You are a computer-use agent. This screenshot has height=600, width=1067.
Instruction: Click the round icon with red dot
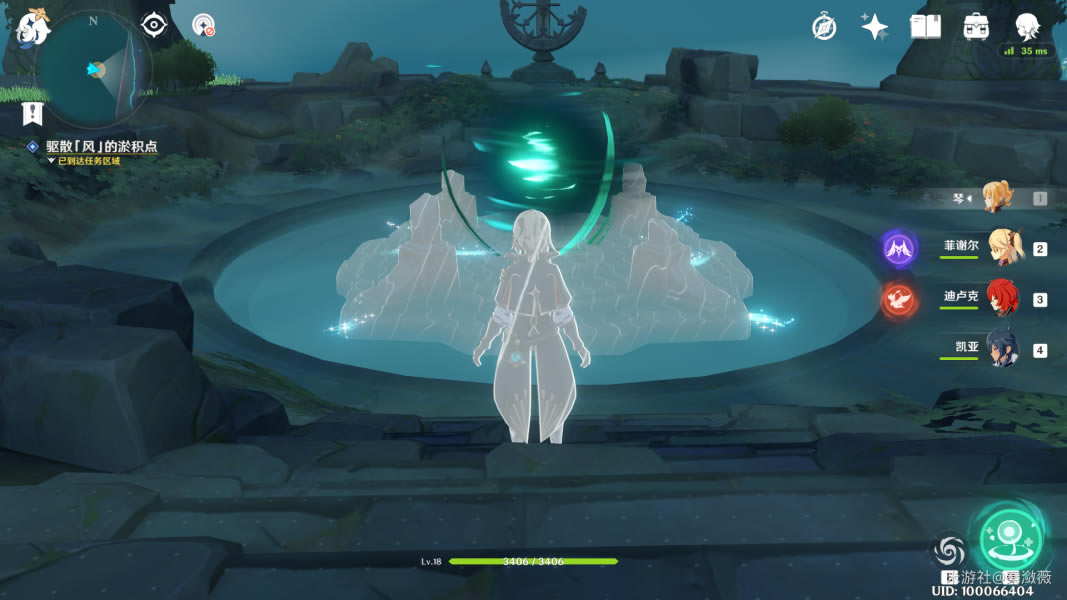204,25
